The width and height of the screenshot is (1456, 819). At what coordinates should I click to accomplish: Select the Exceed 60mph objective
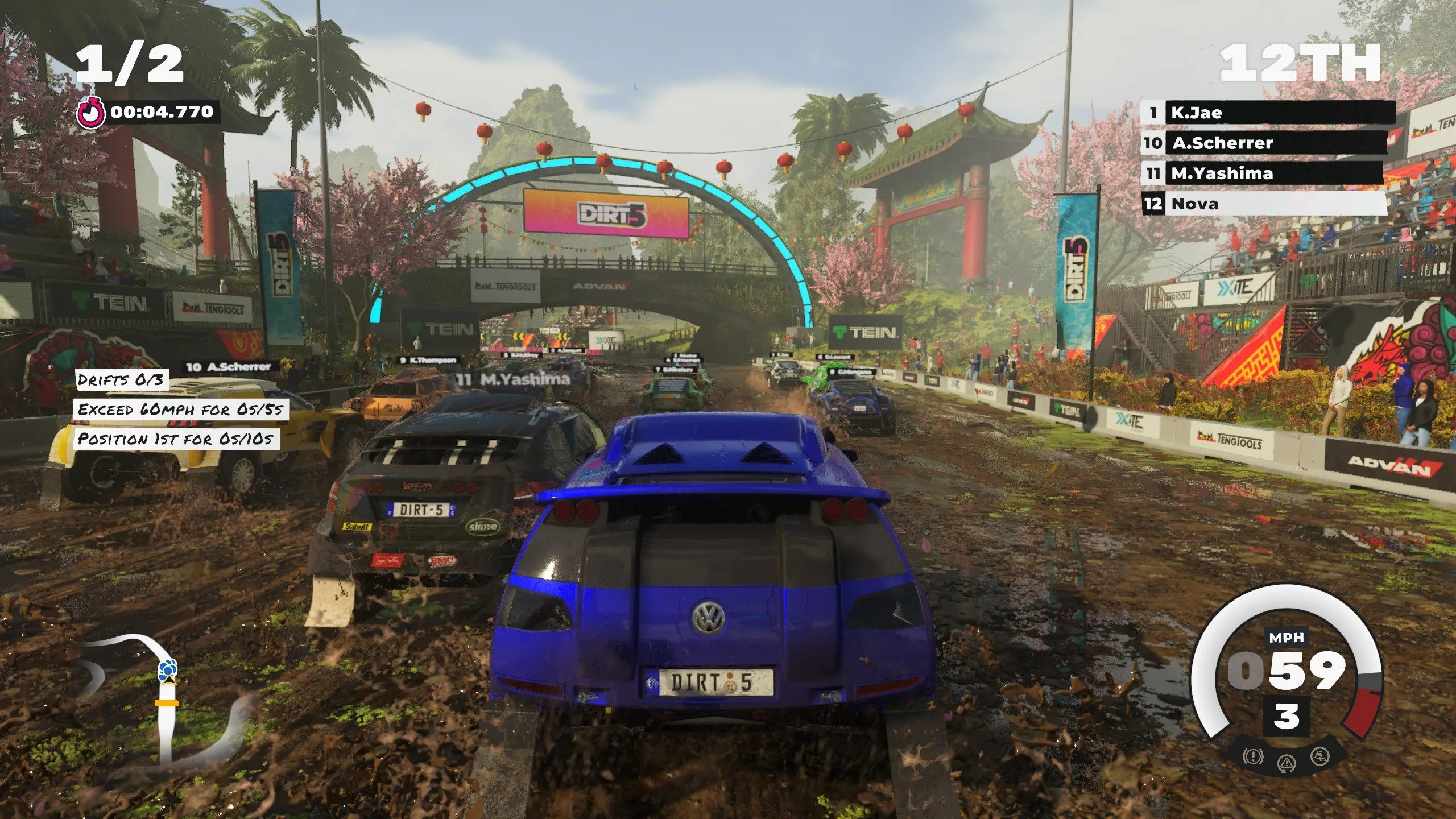click(x=180, y=409)
